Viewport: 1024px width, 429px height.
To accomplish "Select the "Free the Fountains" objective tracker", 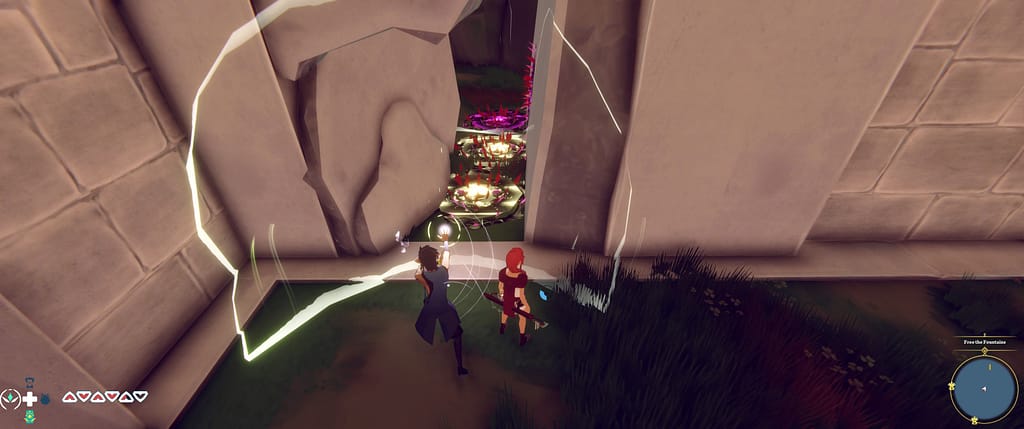I will [x=984, y=342].
